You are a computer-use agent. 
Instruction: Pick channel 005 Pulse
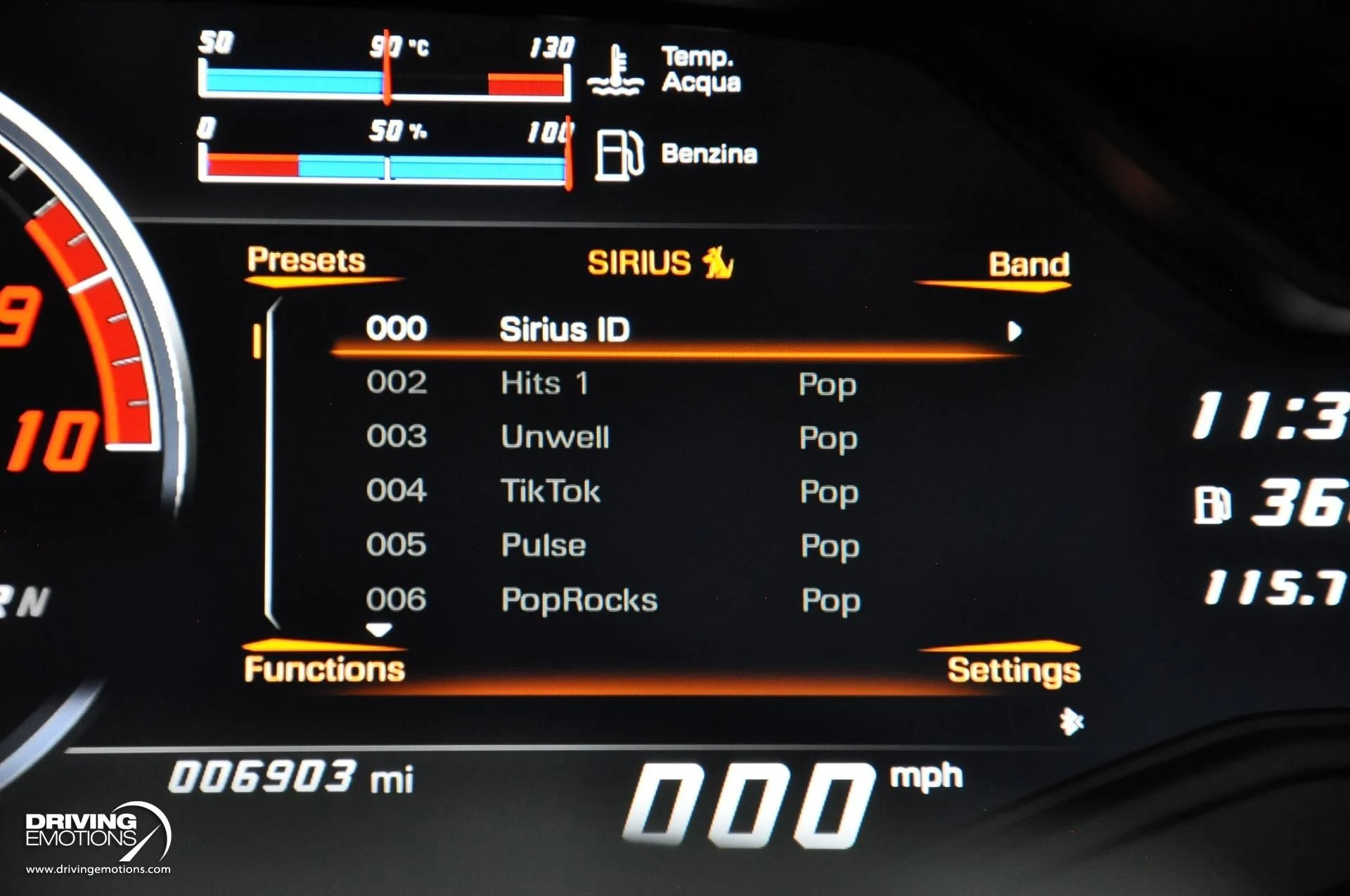click(x=544, y=545)
